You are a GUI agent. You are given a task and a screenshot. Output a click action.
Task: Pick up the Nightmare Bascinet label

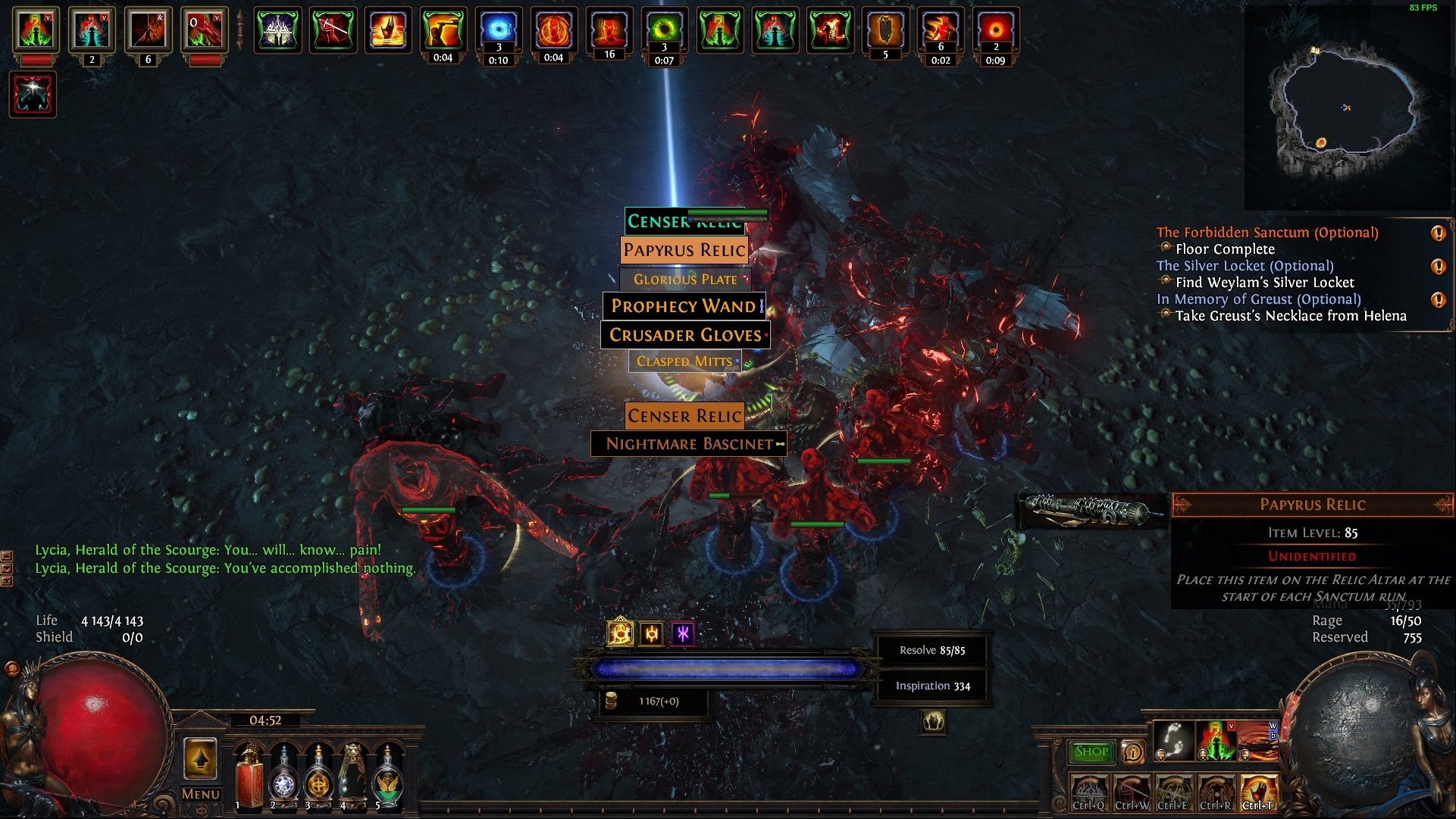(x=688, y=444)
